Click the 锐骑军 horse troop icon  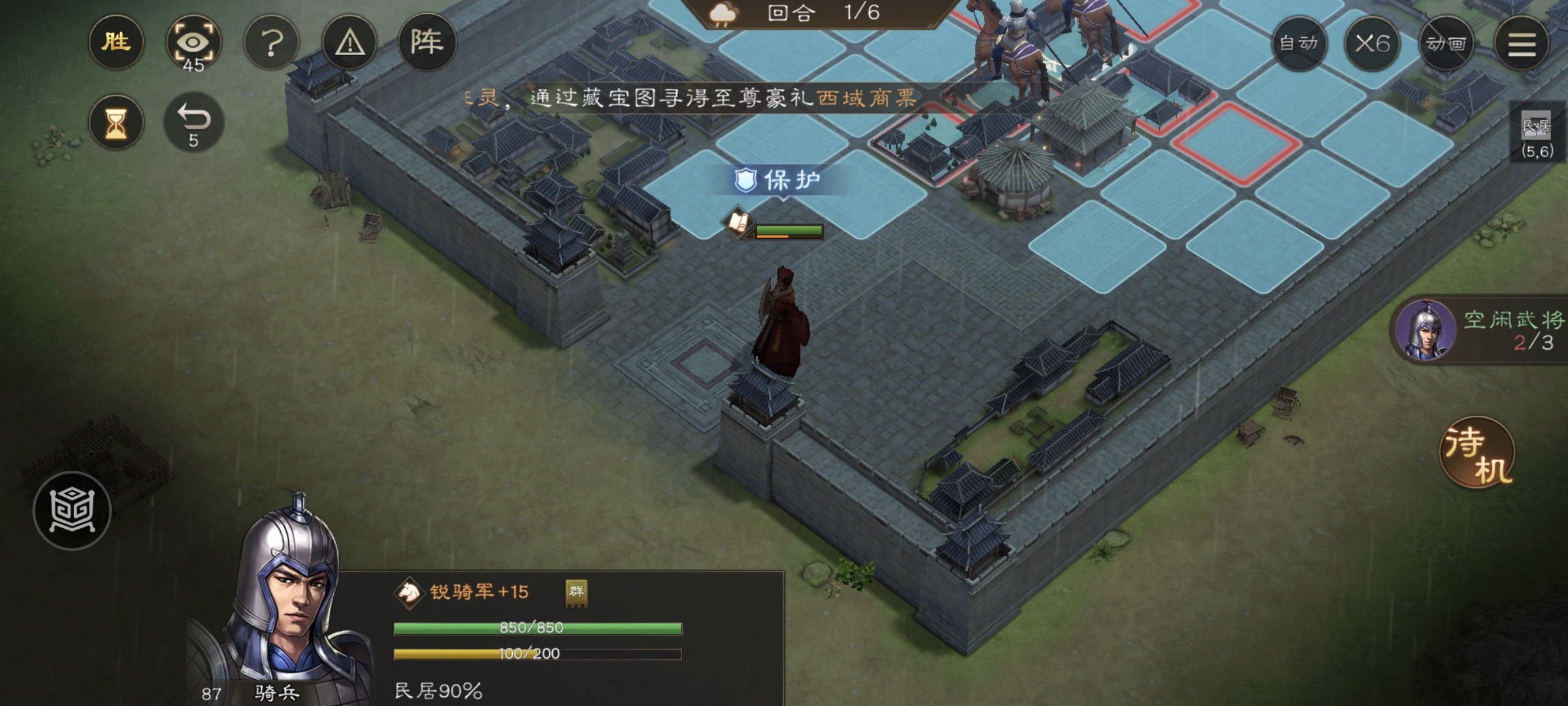click(x=409, y=593)
